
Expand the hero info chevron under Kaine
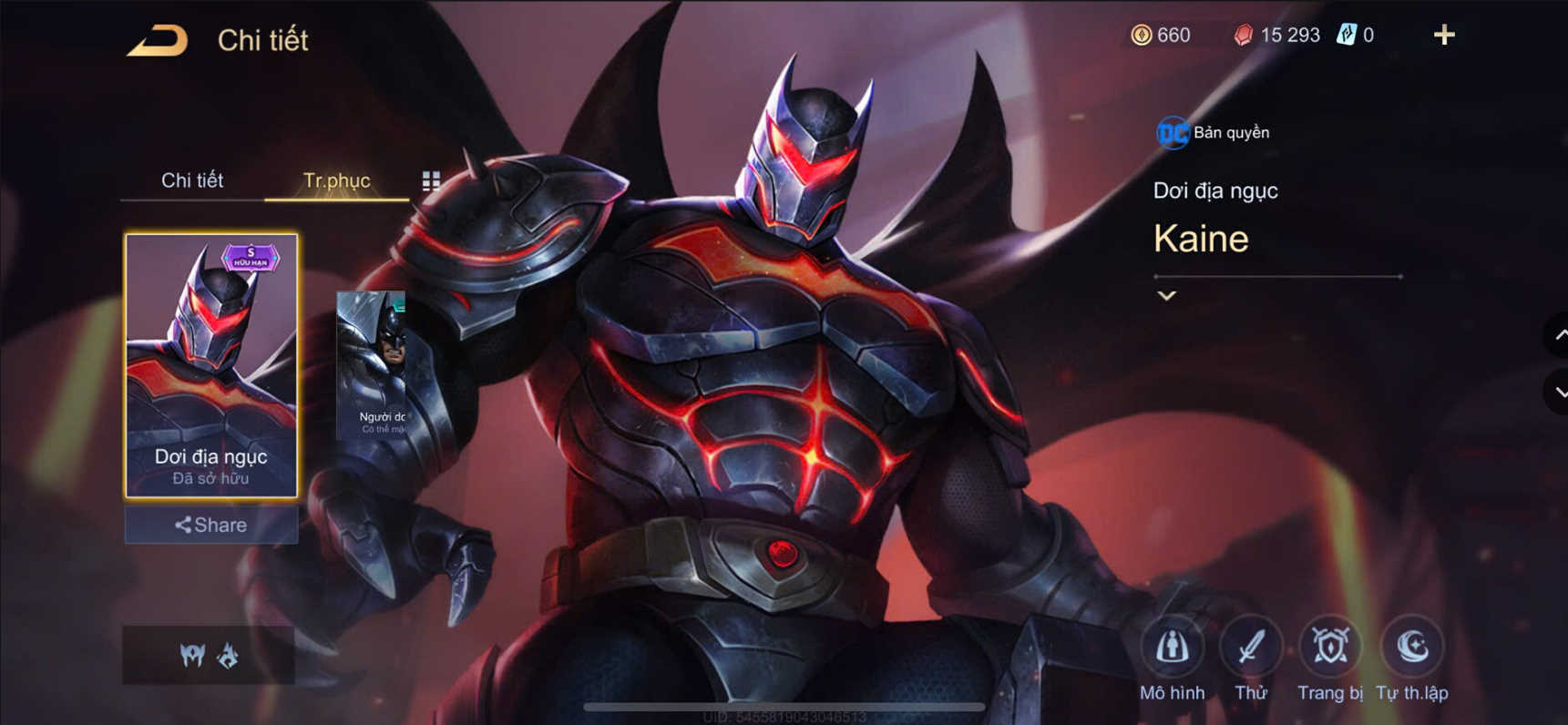pyautogui.click(x=1165, y=295)
